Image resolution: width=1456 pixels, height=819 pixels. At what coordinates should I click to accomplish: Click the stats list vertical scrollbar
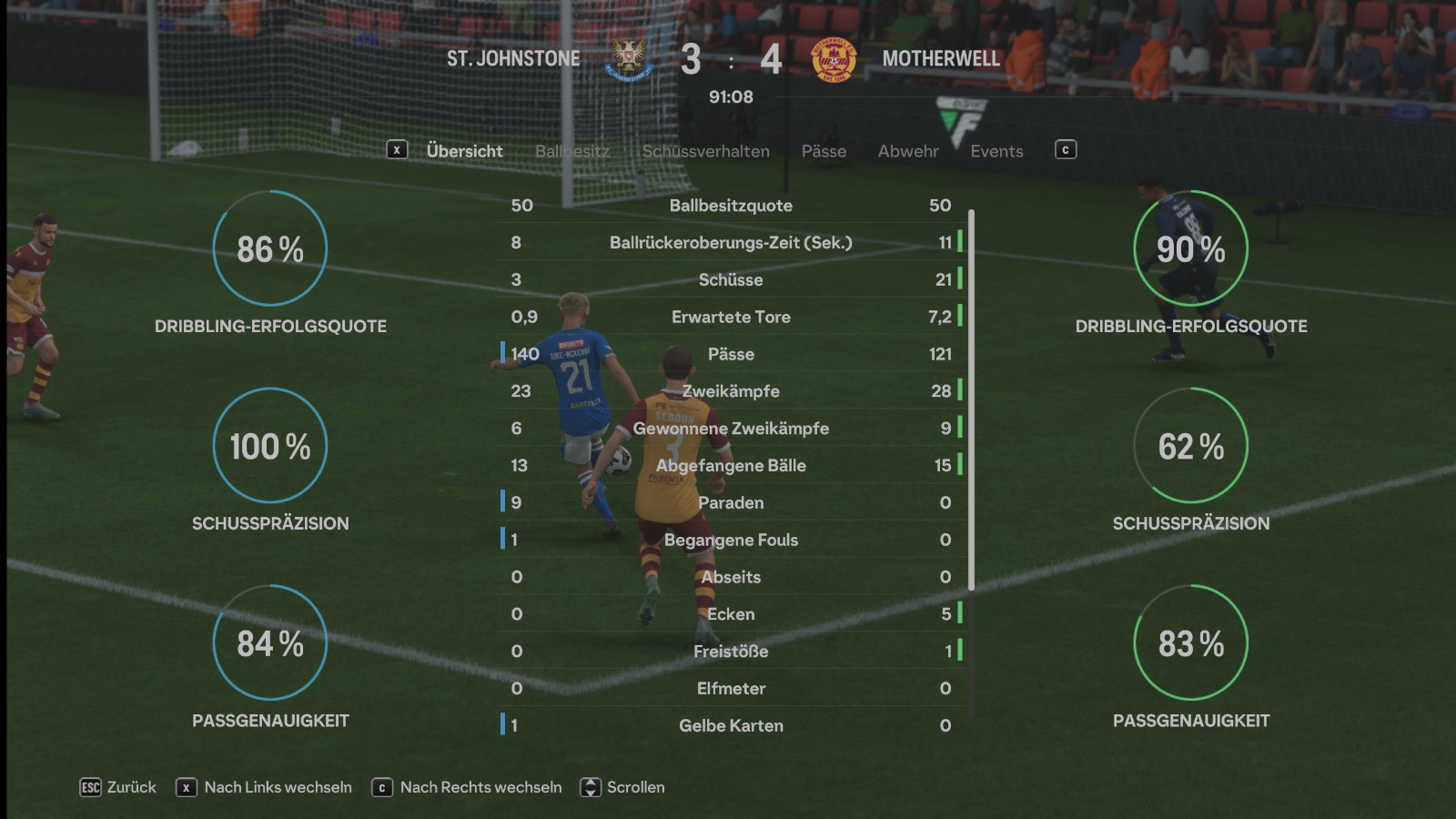[971, 400]
